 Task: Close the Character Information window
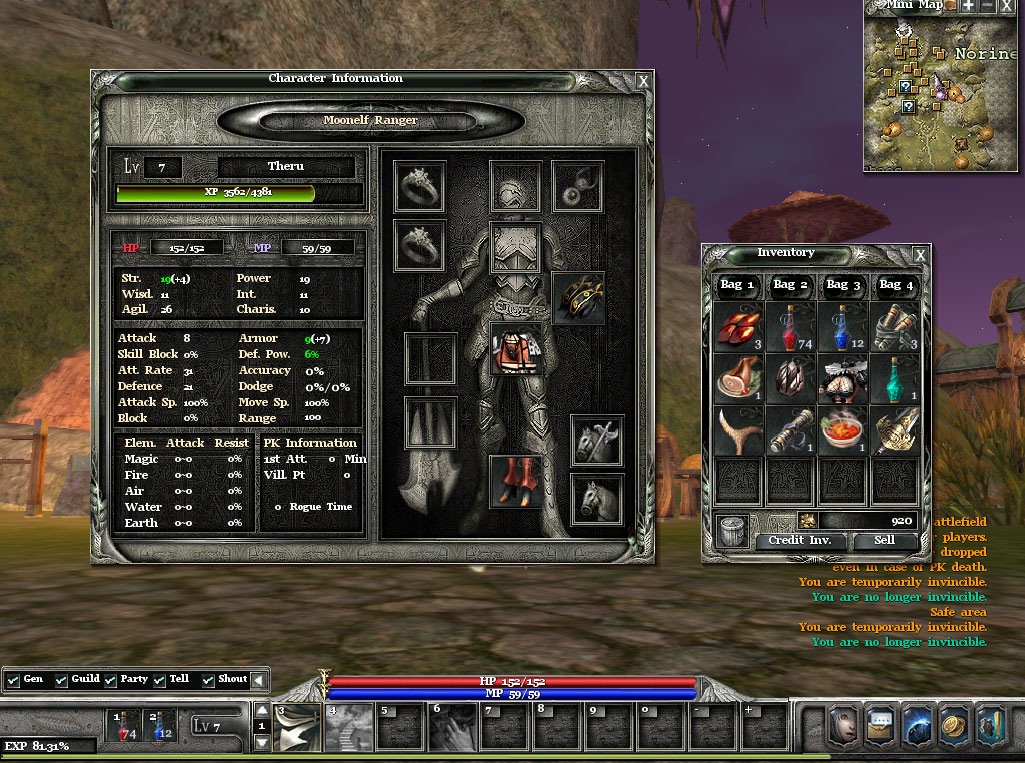643,81
